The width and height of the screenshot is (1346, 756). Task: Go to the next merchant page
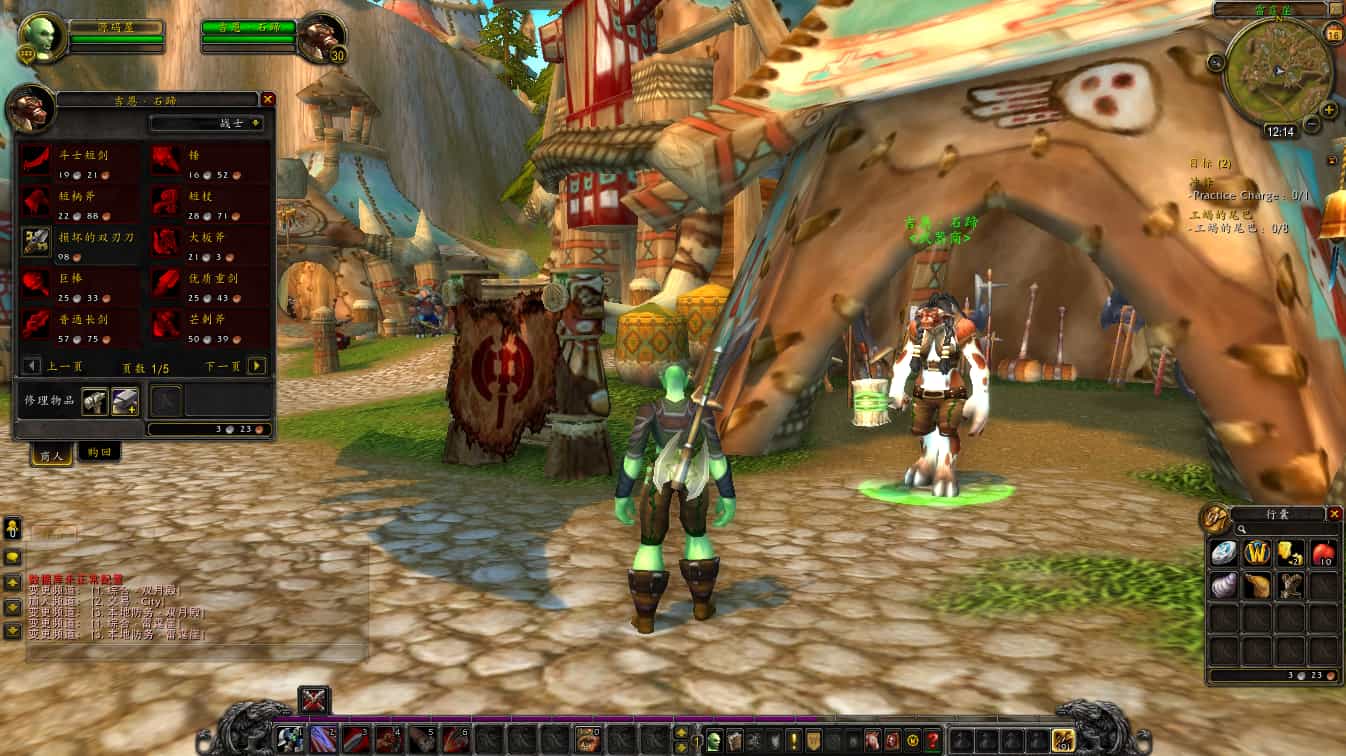point(257,366)
